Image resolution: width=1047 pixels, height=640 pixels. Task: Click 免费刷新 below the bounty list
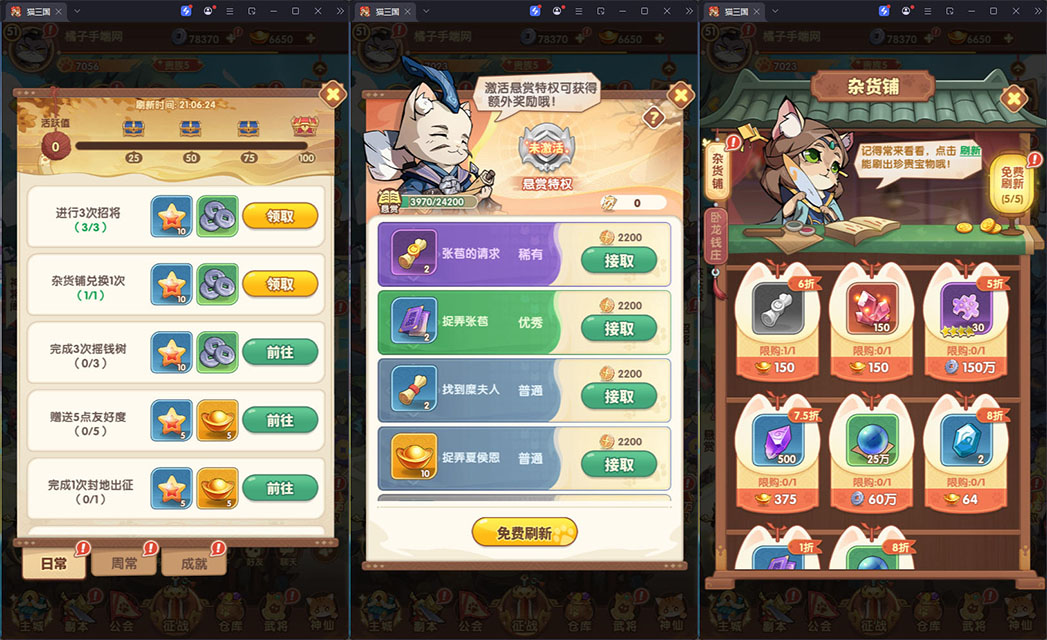tap(524, 533)
